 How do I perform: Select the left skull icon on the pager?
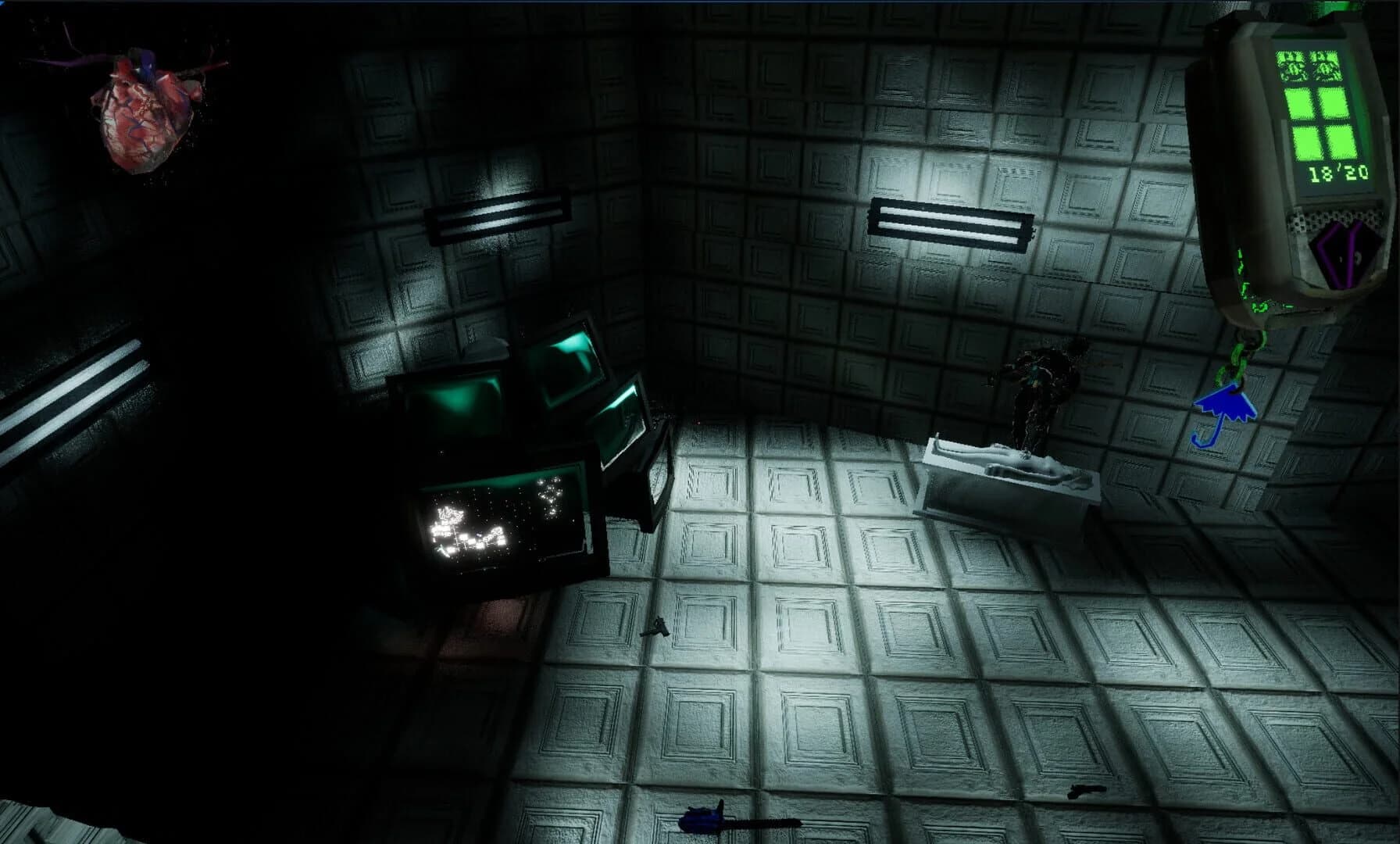point(1291,66)
